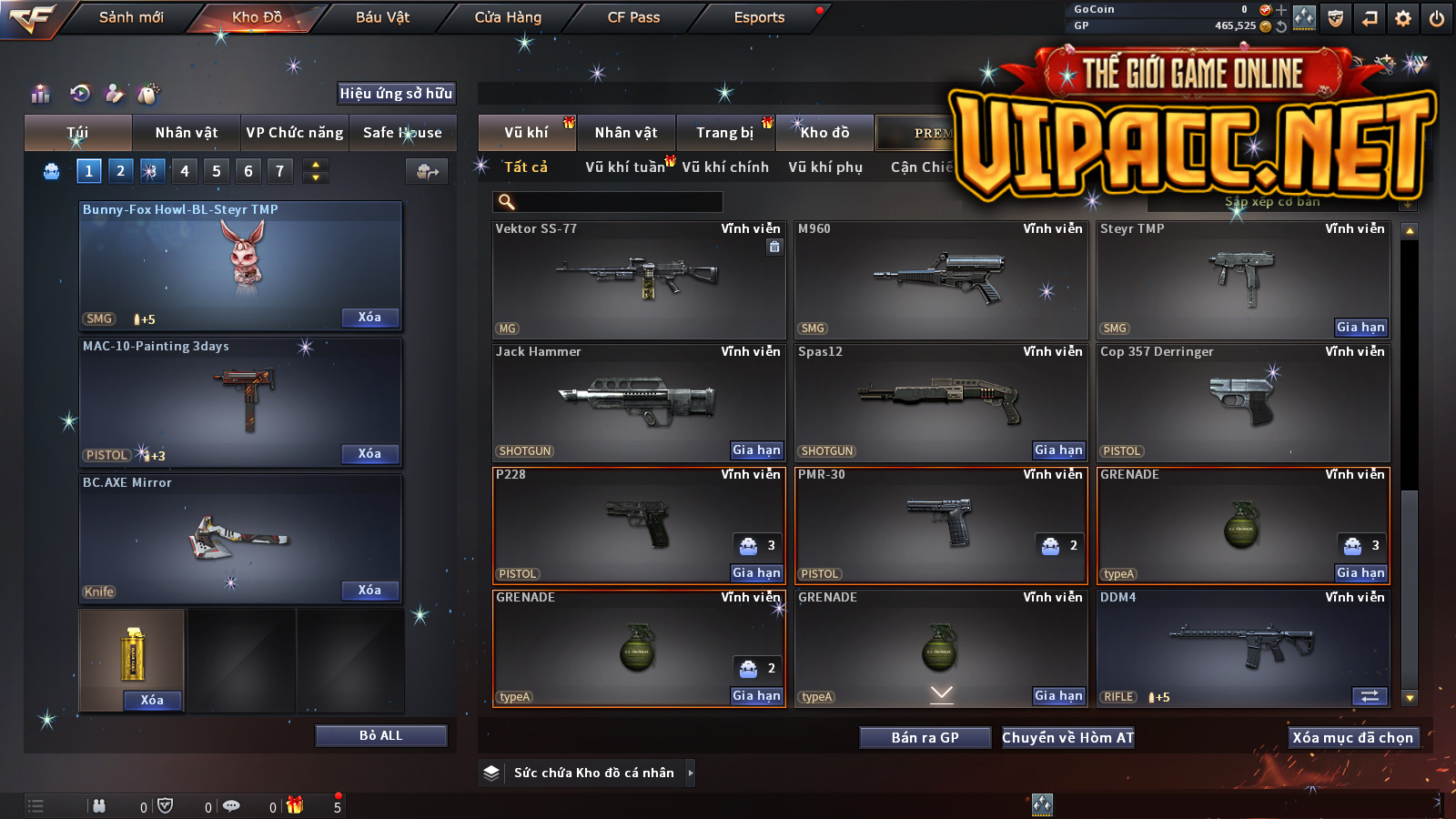The width and height of the screenshot is (1456, 819).
Task: Open the CF Pass page
Action: click(633, 17)
